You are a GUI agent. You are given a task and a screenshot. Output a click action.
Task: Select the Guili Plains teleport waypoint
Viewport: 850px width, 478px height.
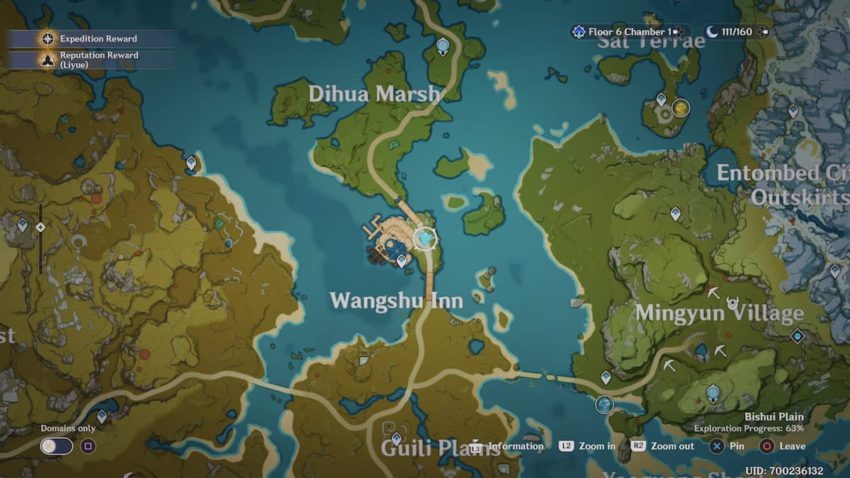click(x=396, y=438)
